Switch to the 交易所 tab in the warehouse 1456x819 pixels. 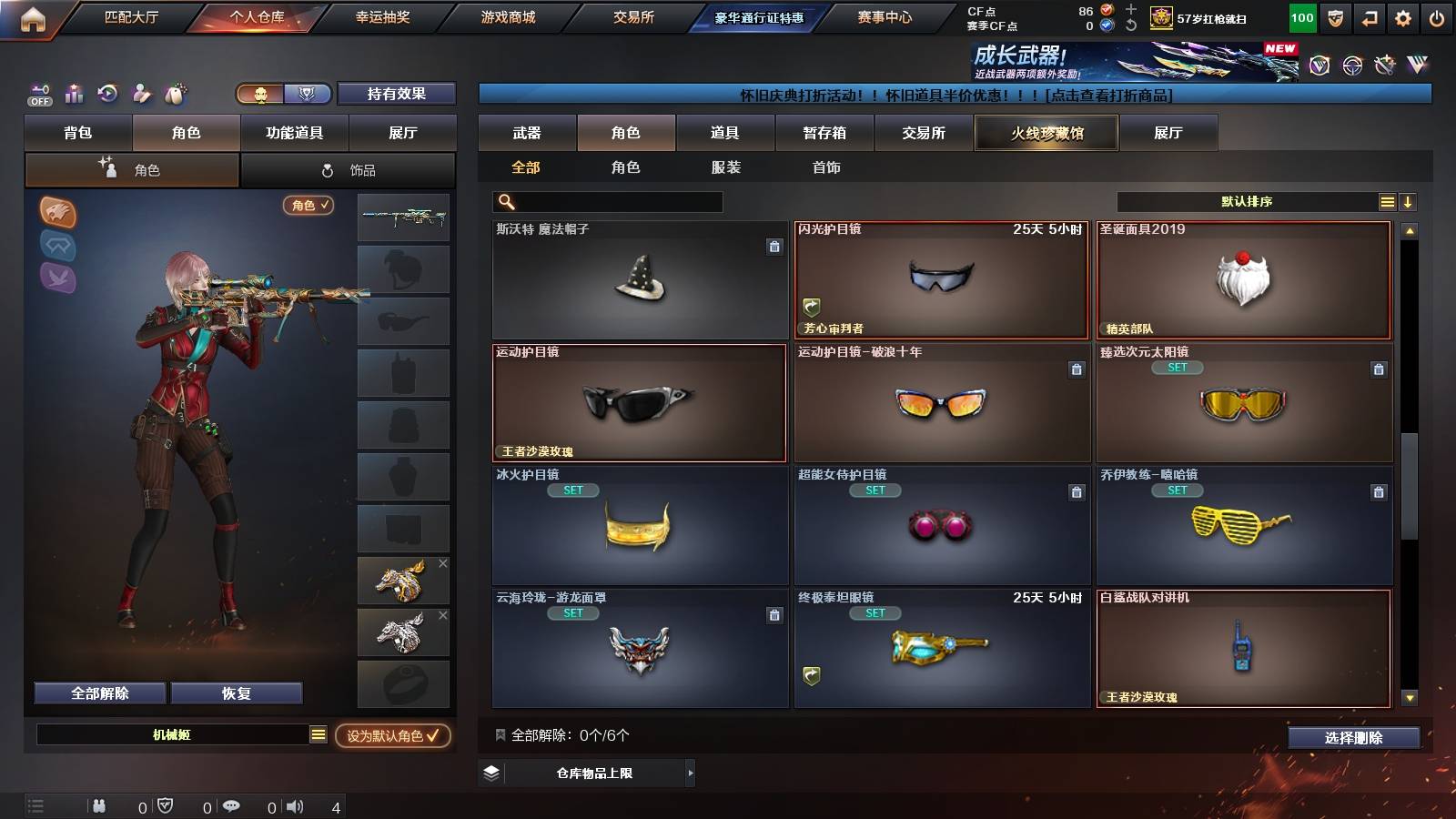(x=922, y=133)
